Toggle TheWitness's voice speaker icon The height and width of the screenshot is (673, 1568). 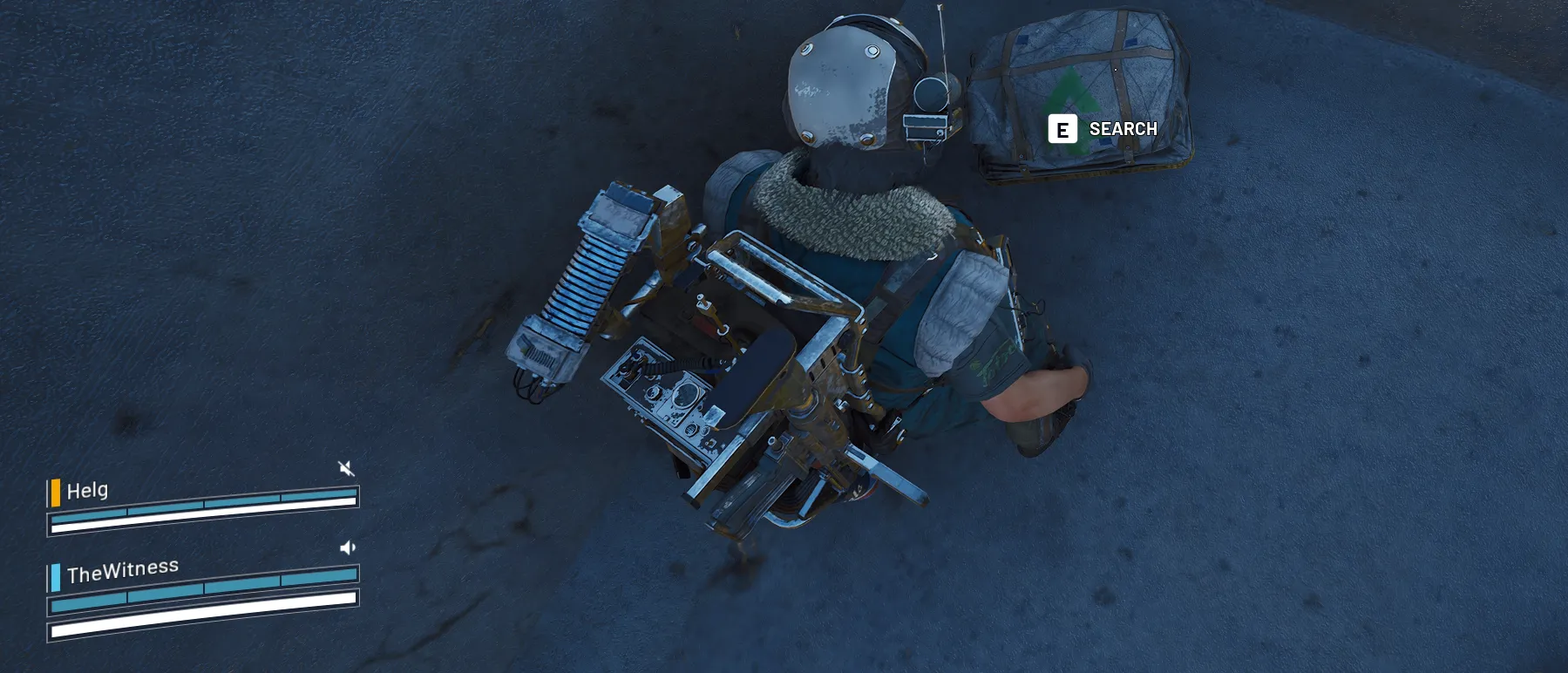coord(347,547)
